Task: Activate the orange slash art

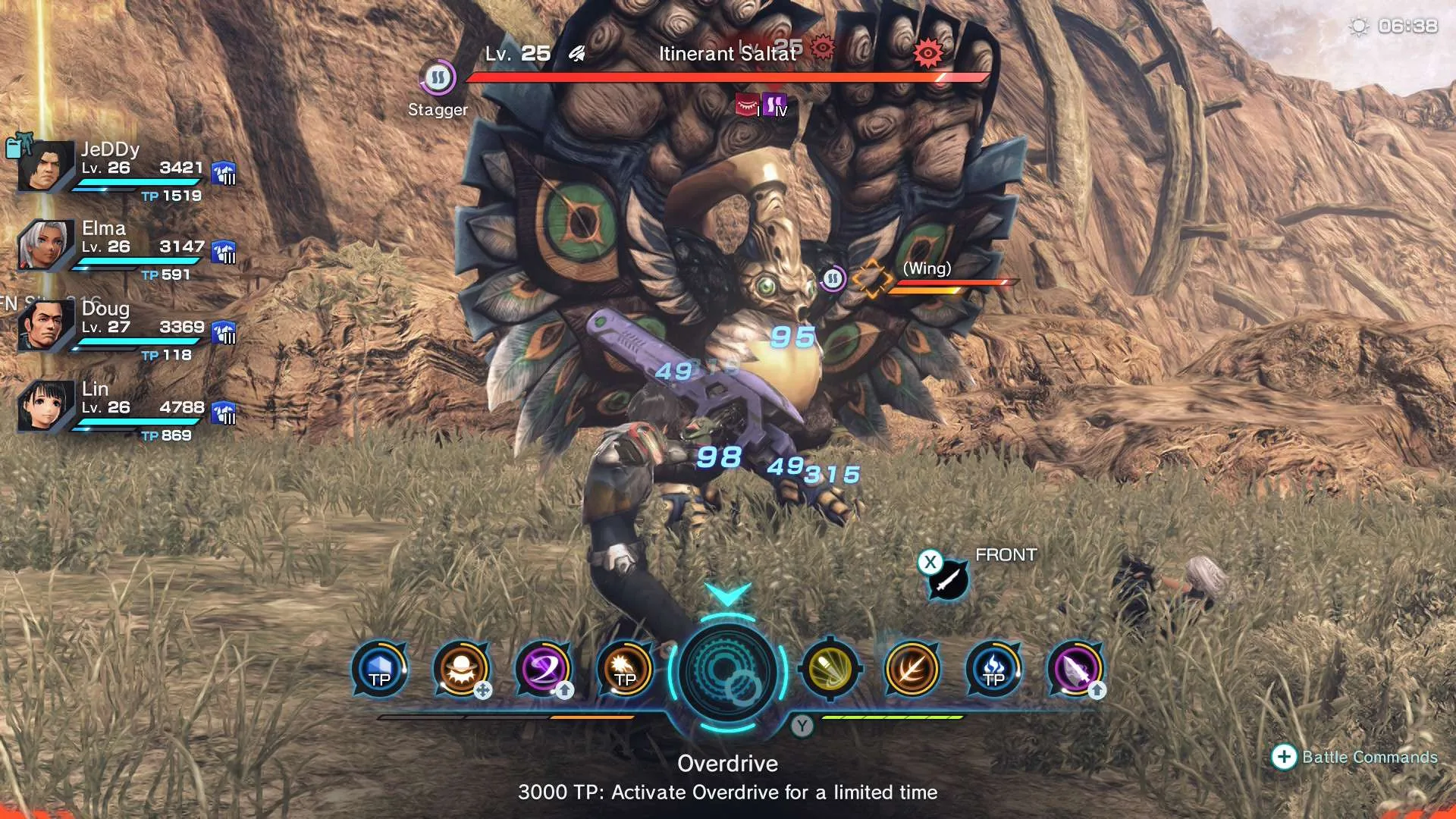Action: [x=912, y=670]
